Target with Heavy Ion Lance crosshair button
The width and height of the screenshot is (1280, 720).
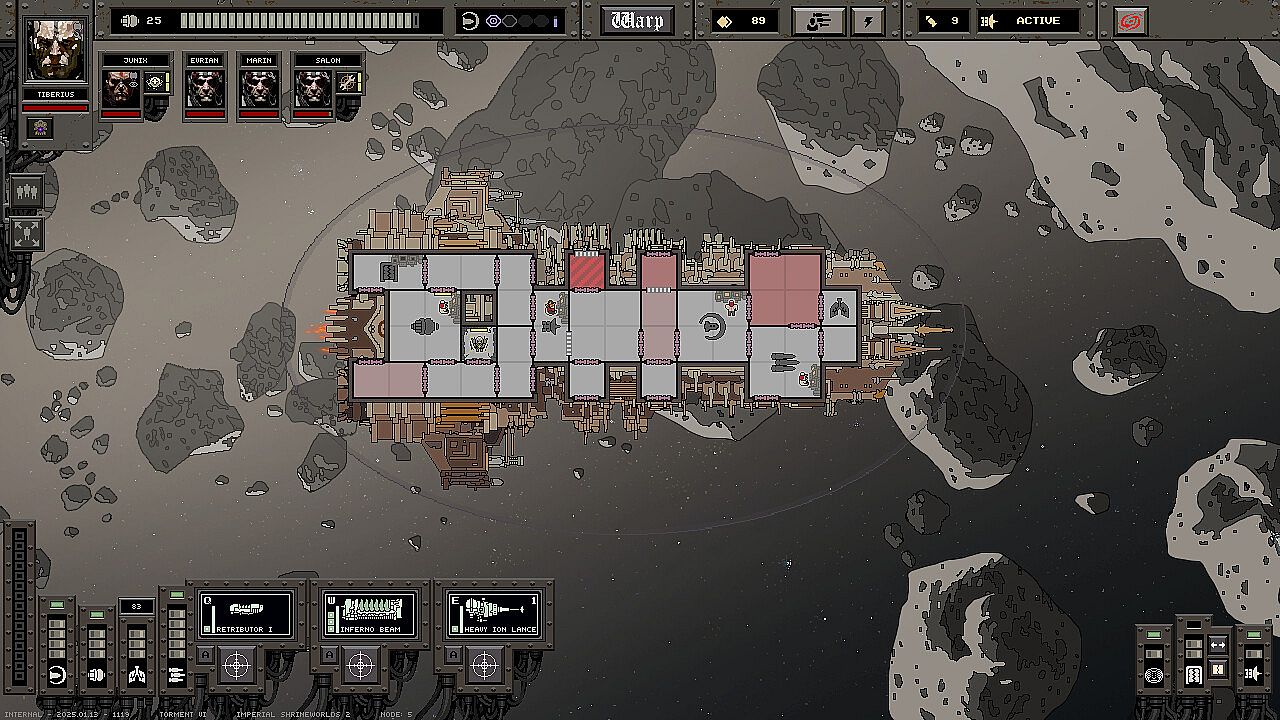click(485, 664)
